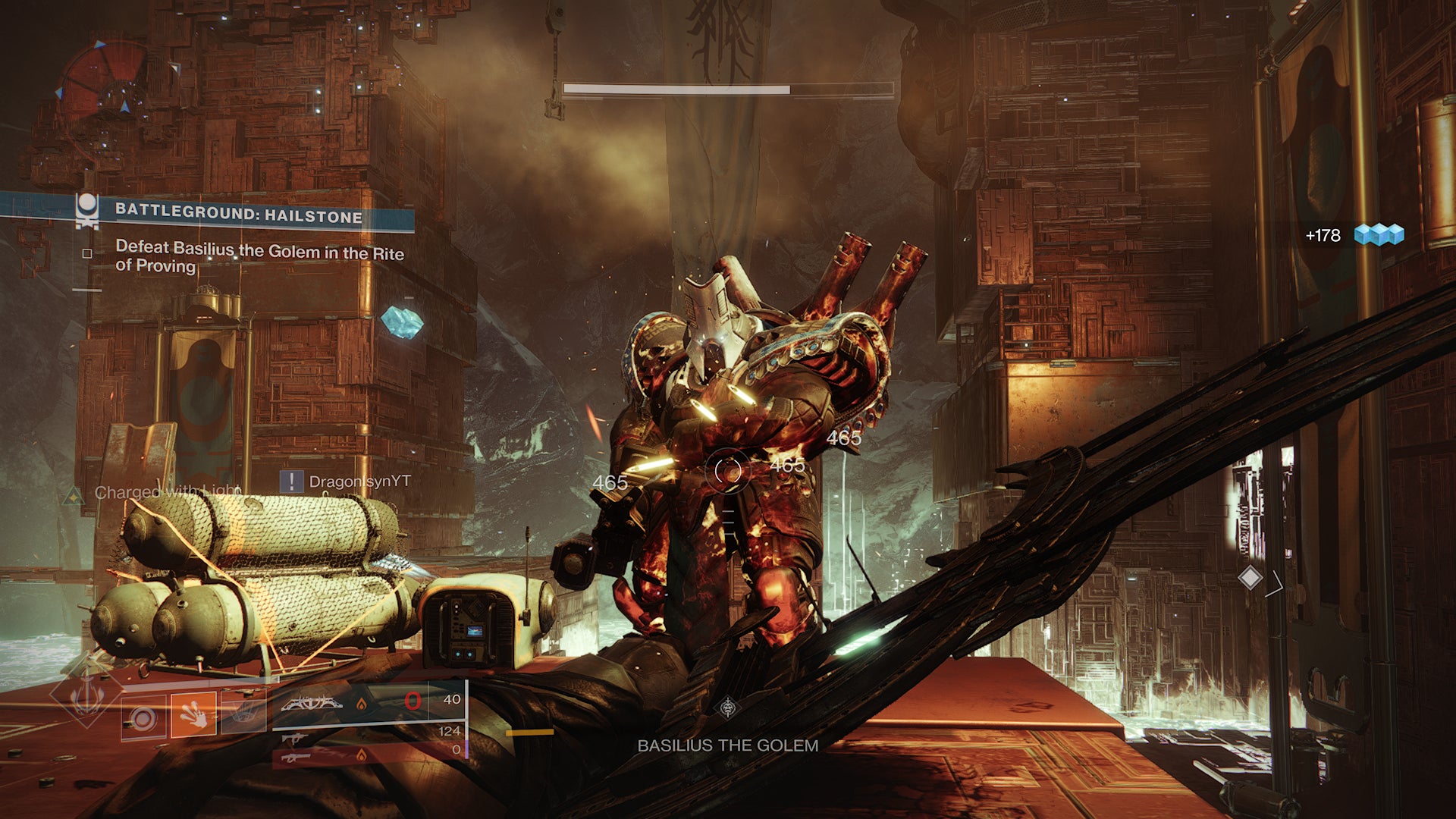Select the class ability icon
The width and height of the screenshot is (1456, 819).
point(244,711)
